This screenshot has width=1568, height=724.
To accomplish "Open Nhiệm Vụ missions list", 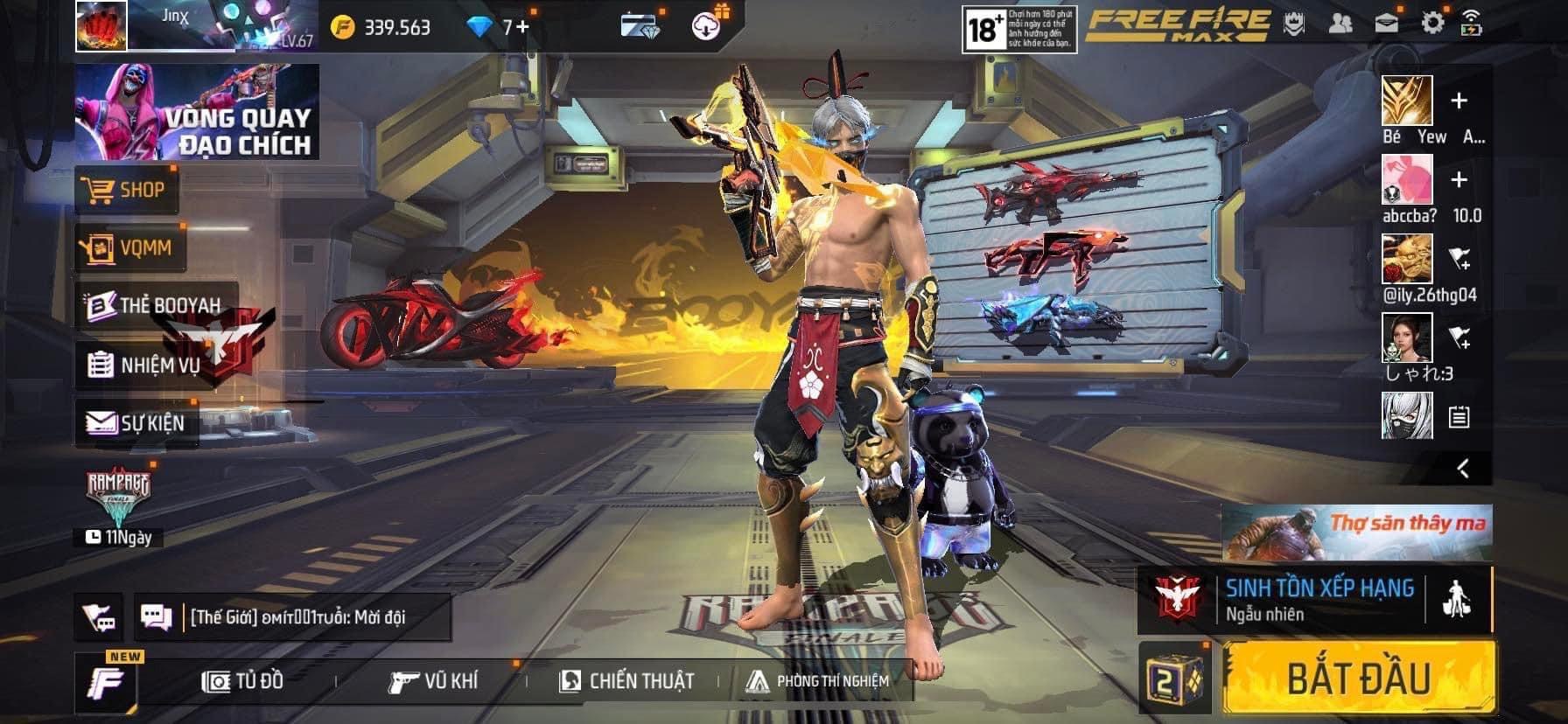I will point(145,364).
